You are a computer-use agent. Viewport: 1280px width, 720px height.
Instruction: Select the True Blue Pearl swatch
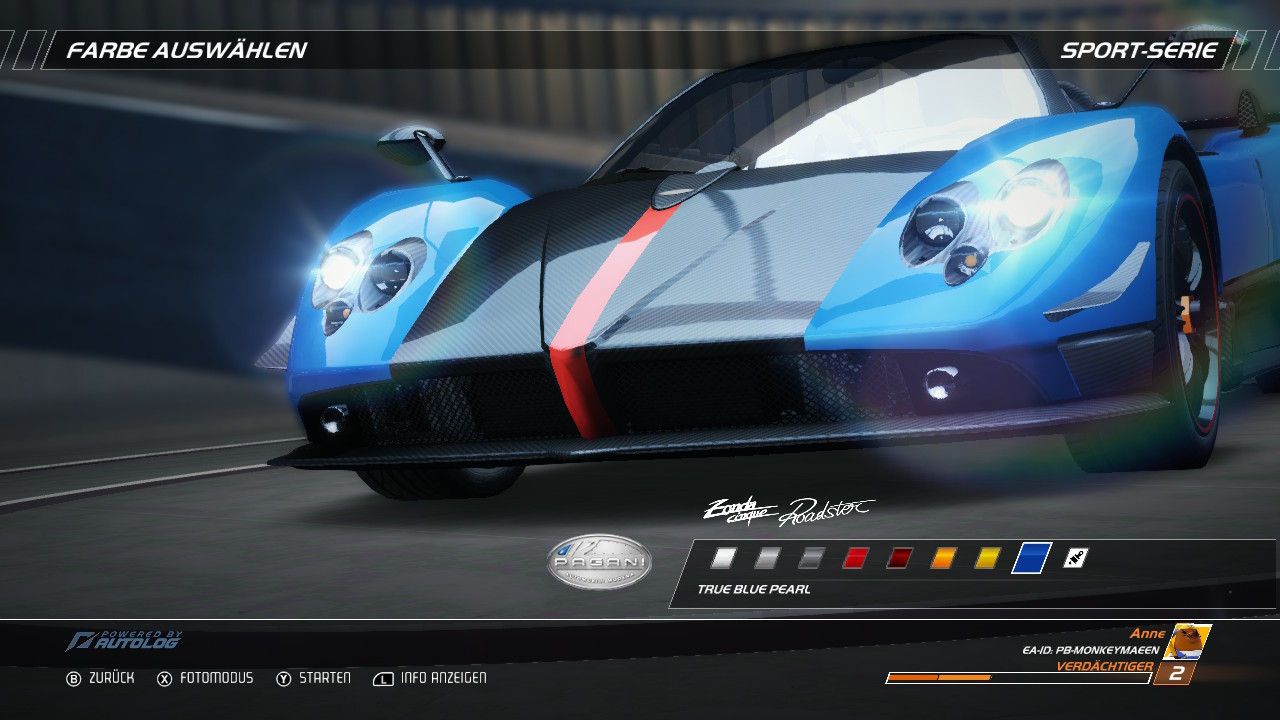click(1032, 558)
